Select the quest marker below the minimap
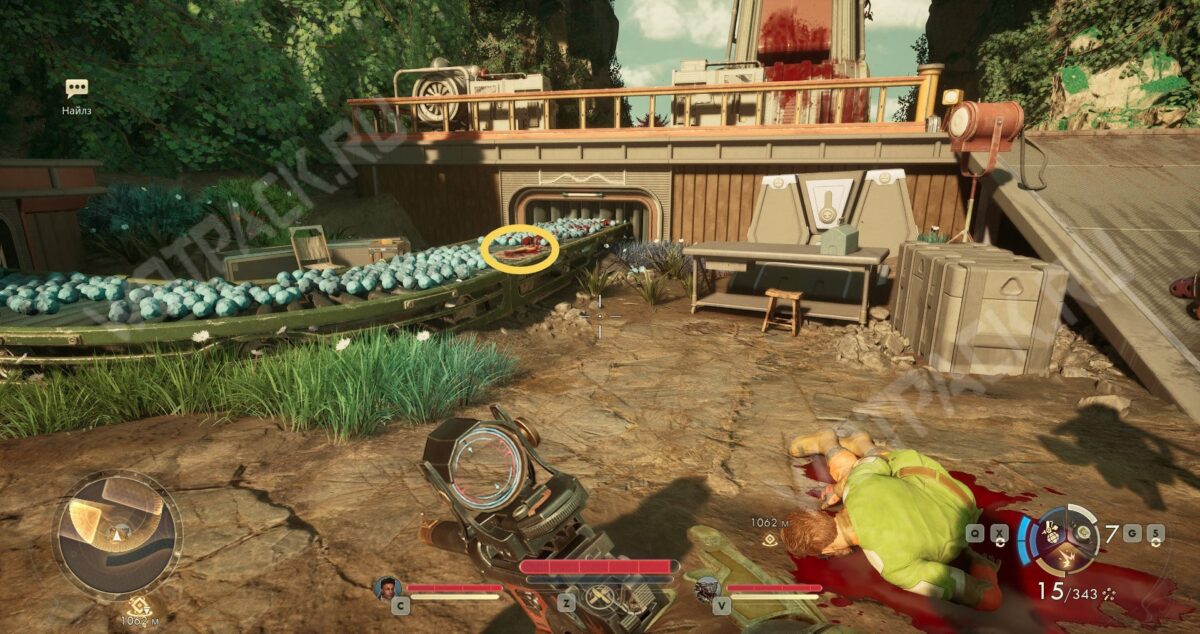This screenshot has height=634, width=1200. pos(136,605)
